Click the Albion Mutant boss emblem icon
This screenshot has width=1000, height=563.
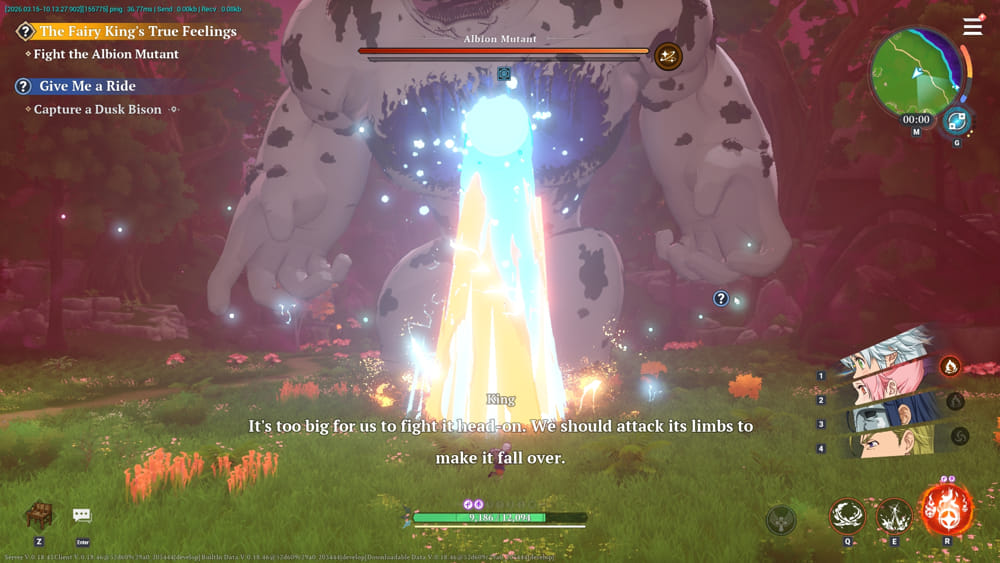click(668, 56)
